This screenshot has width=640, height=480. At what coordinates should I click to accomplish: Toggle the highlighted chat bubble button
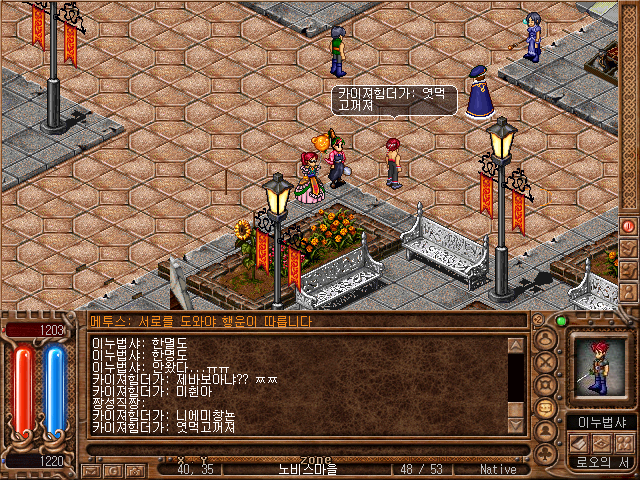(x=546, y=409)
